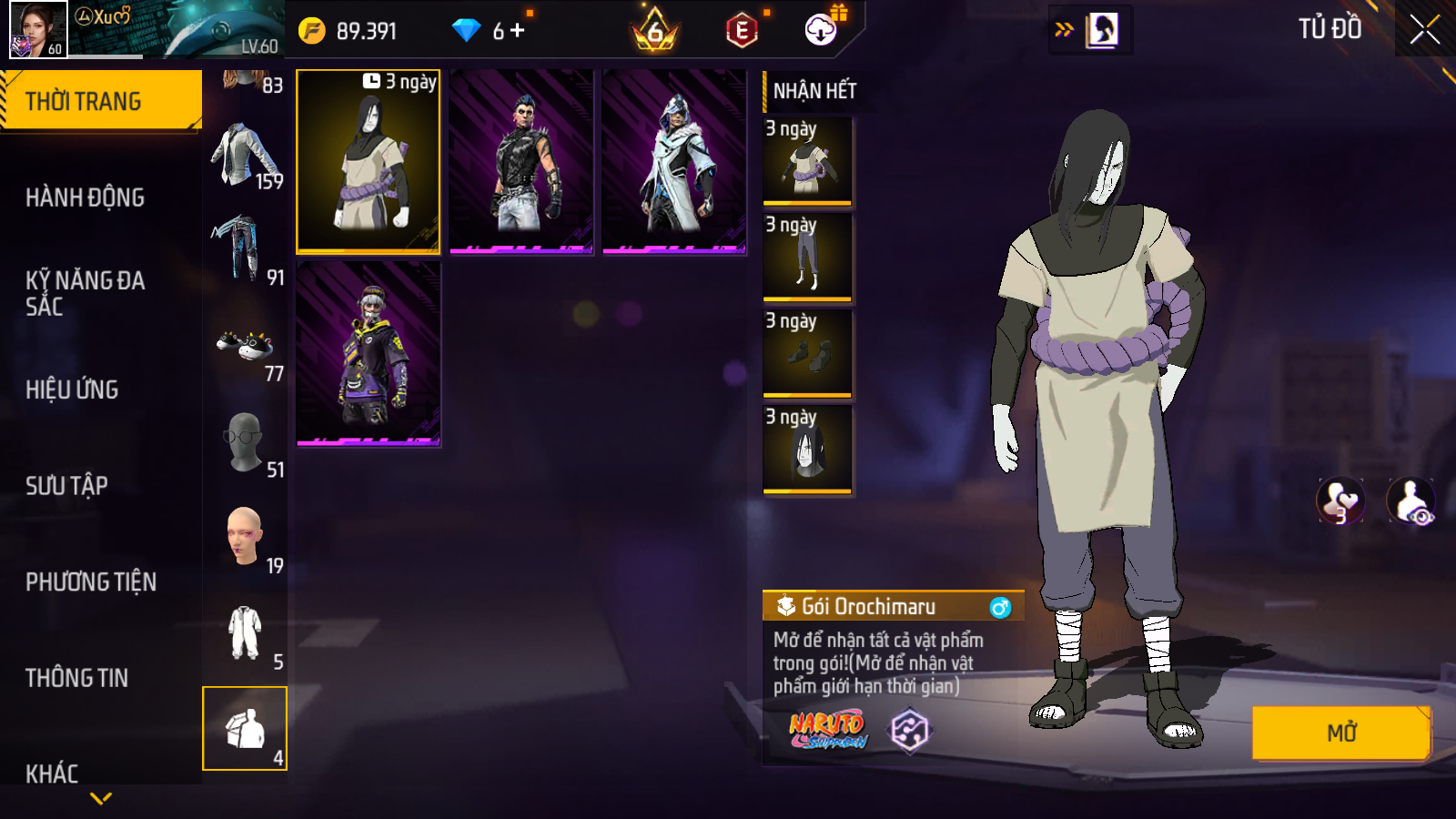Select the blue pants category
The width and height of the screenshot is (1456, 819).
coord(245,252)
